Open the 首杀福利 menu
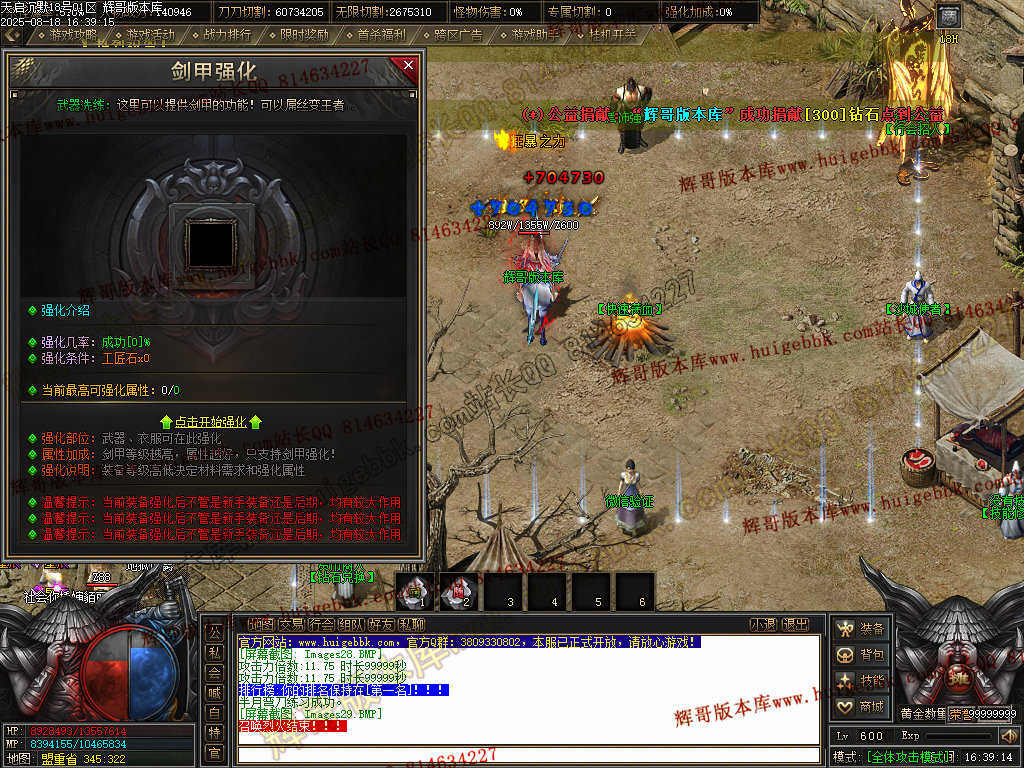The height and width of the screenshot is (768, 1024). click(381, 34)
